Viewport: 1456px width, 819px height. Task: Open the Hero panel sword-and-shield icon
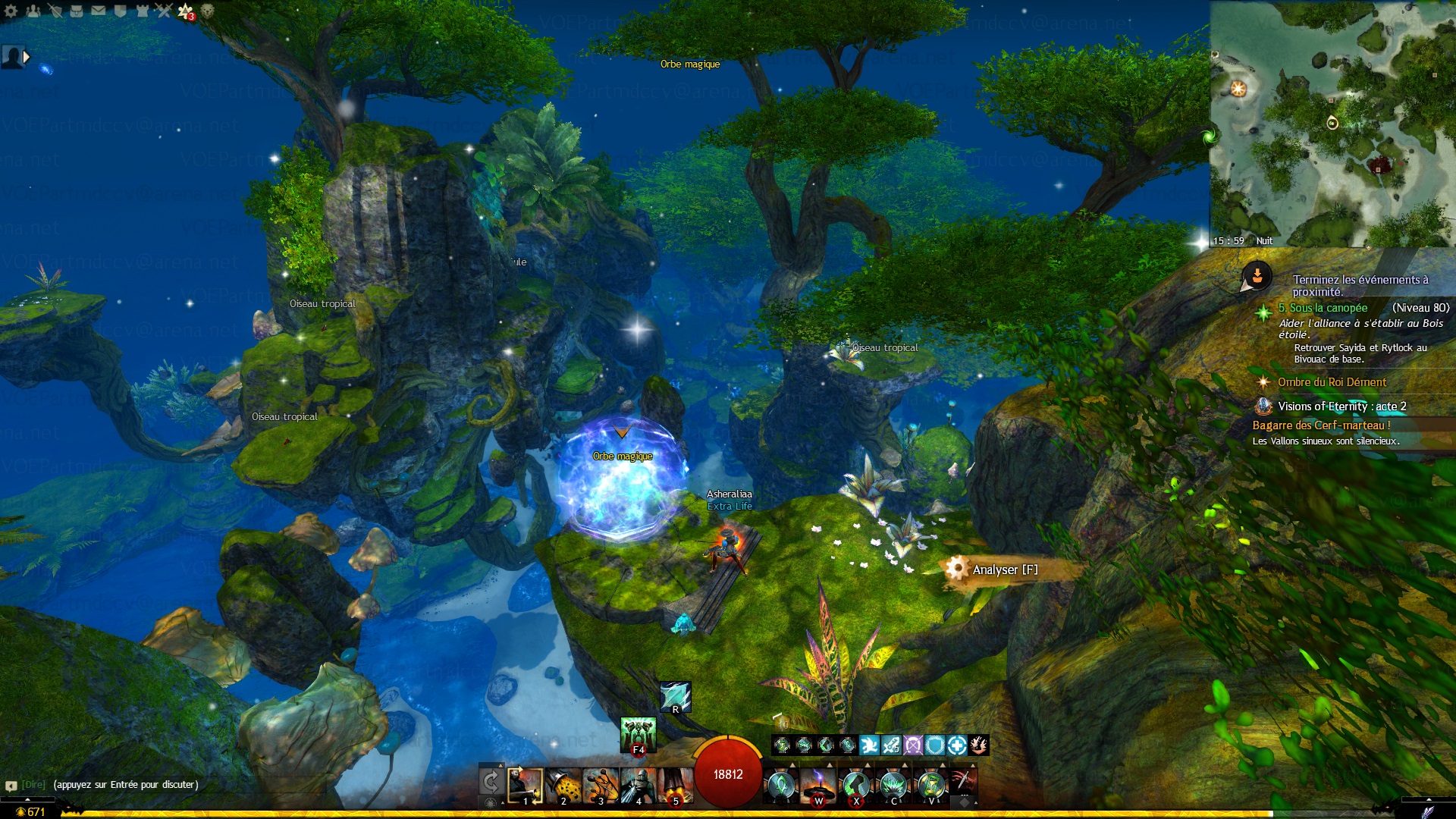click(55, 11)
